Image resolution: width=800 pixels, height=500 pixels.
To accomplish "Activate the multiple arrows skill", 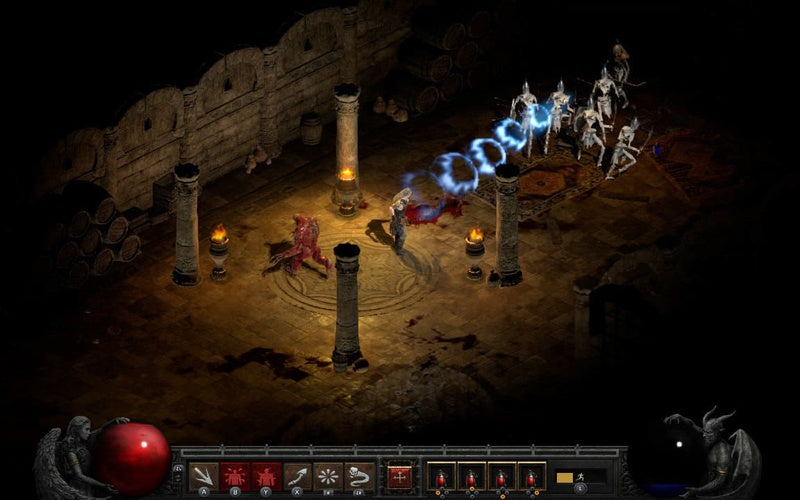I will (204, 475).
